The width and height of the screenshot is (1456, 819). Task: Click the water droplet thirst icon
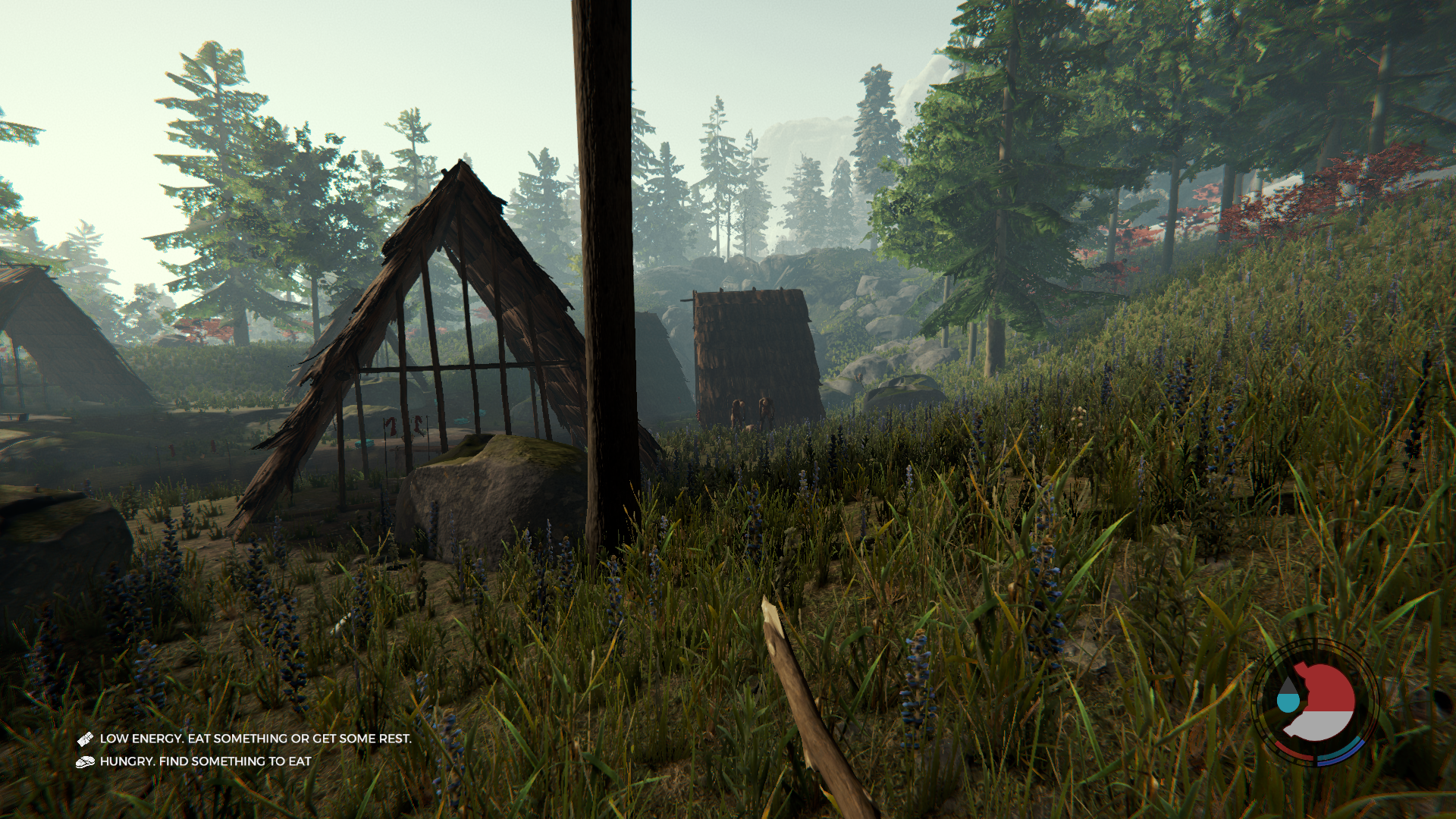(x=1288, y=695)
